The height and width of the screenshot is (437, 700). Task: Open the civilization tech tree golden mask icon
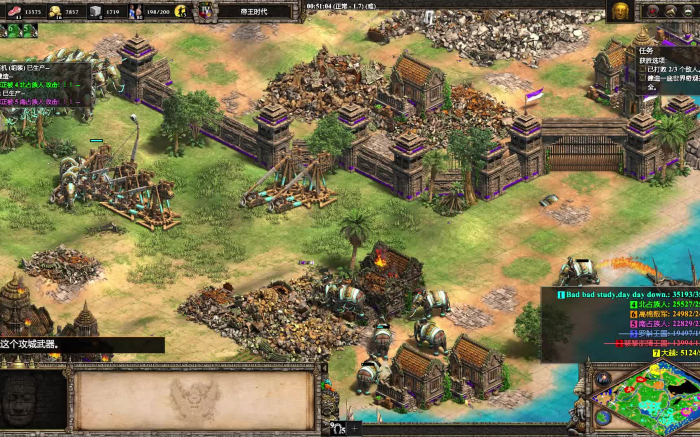pos(620,11)
